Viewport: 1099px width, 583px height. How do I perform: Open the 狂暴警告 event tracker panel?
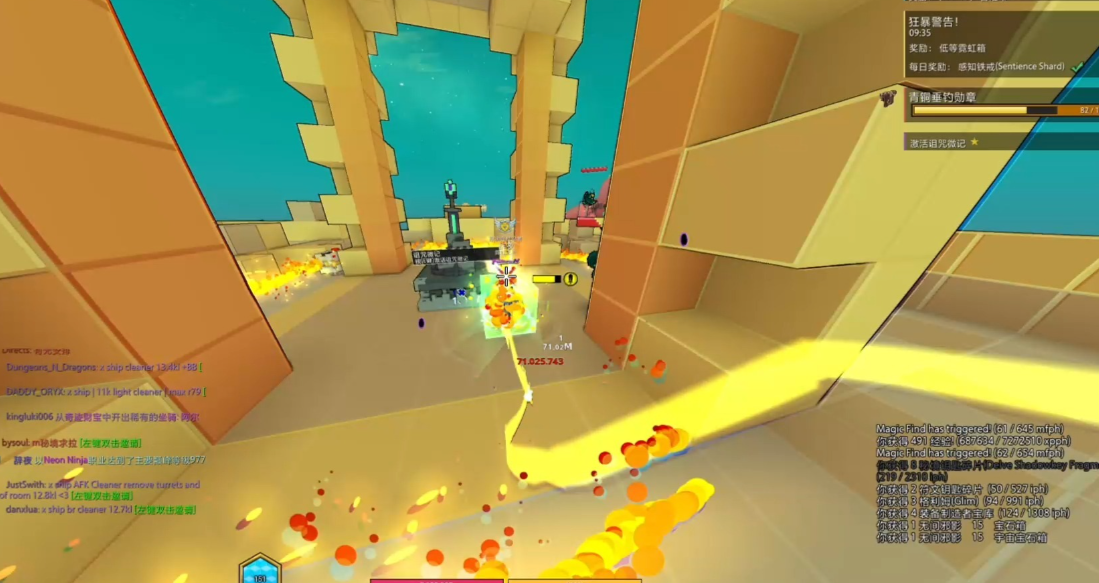click(x=934, y=19)
